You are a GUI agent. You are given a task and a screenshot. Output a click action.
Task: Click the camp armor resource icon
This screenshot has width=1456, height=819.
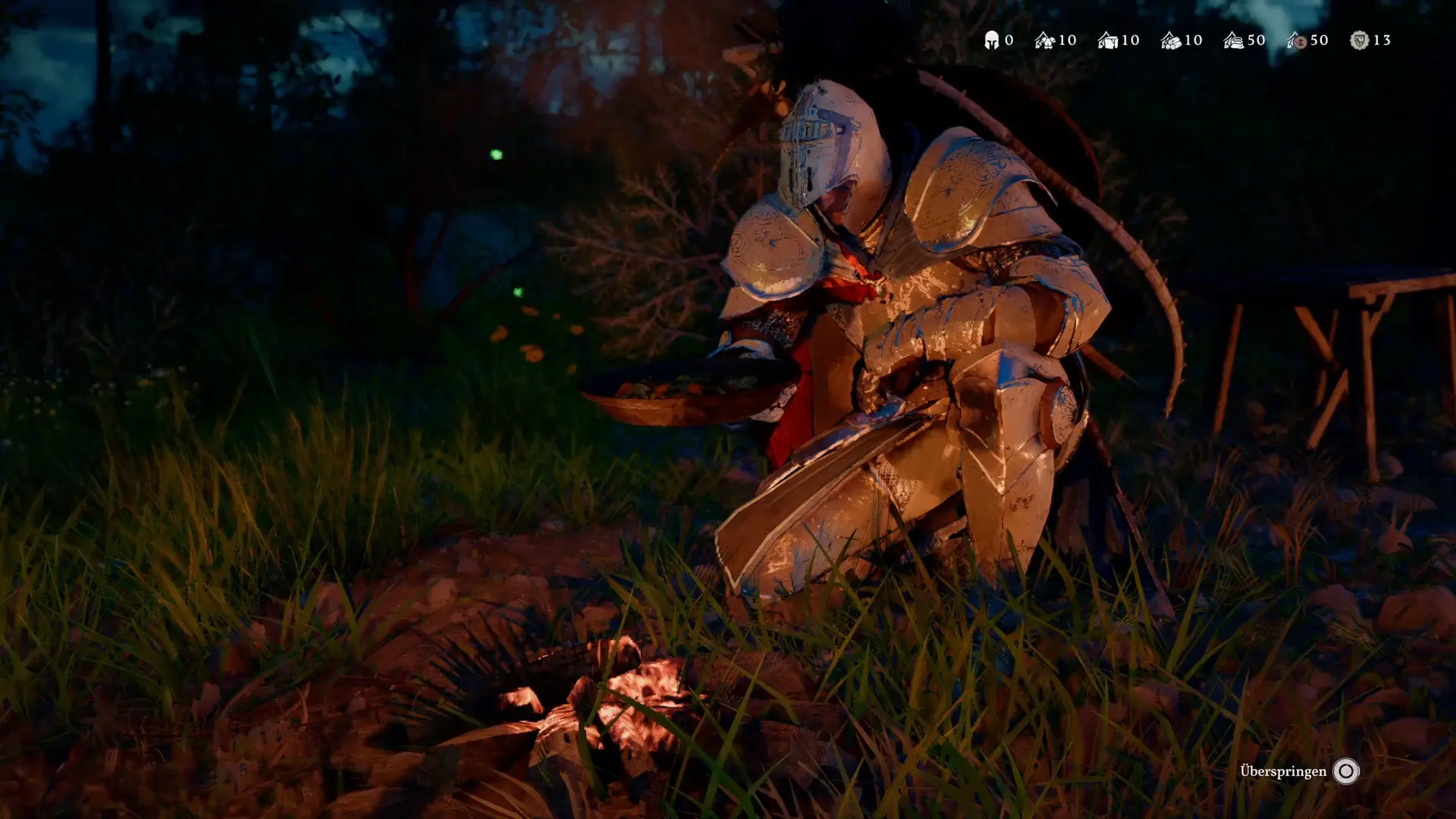click(x=1044, y=40)
